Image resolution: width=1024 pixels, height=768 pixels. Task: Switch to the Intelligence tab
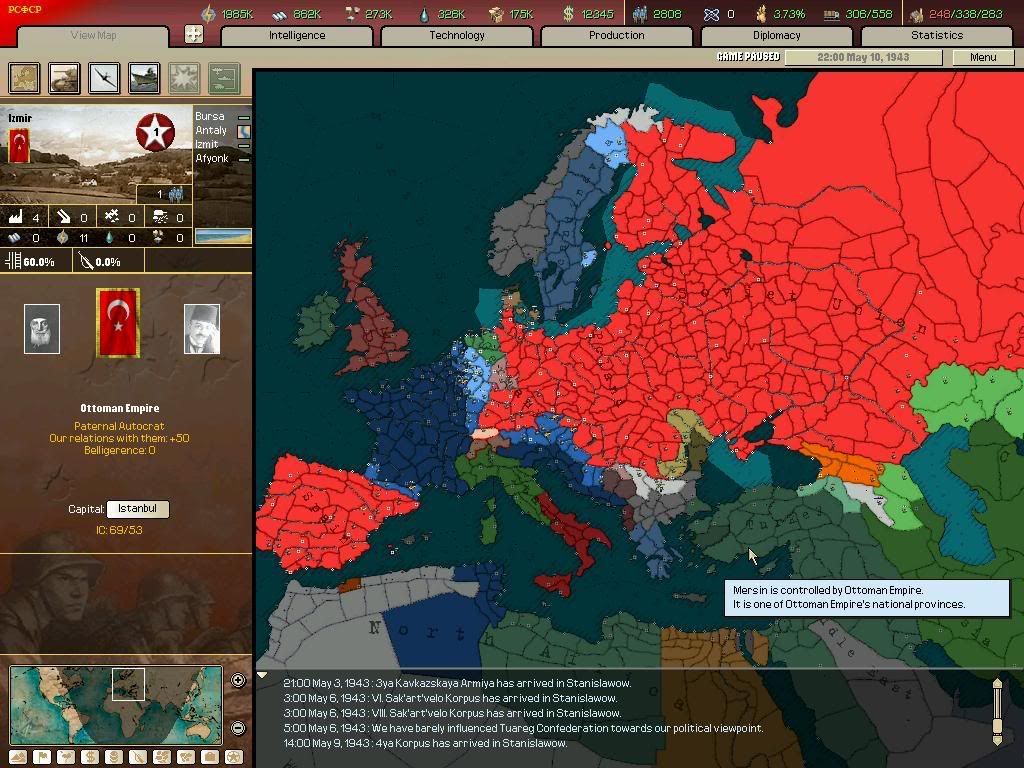click(x=297, y=35)
